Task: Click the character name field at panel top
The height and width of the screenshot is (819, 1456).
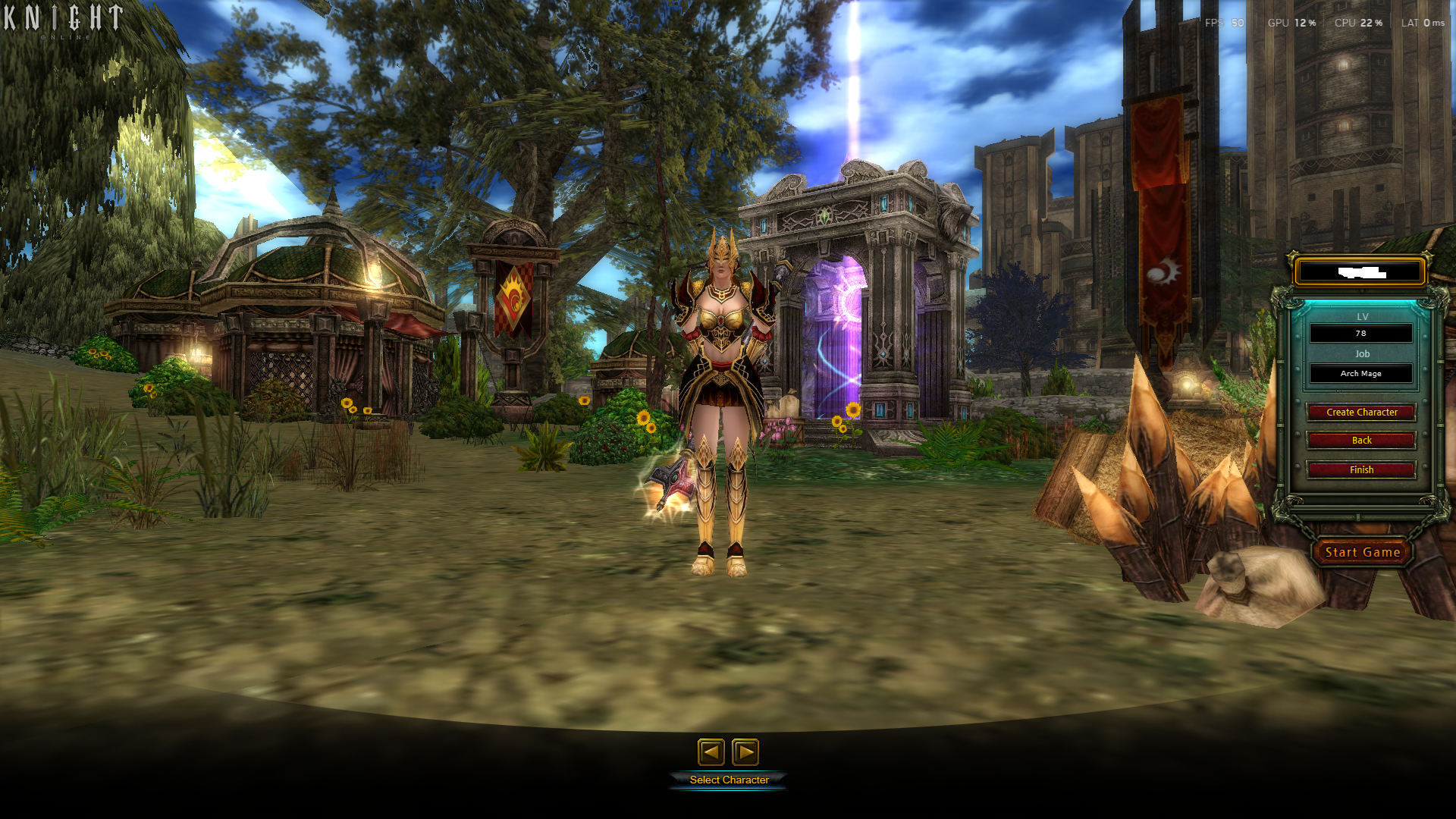Action: (1360, 271)
